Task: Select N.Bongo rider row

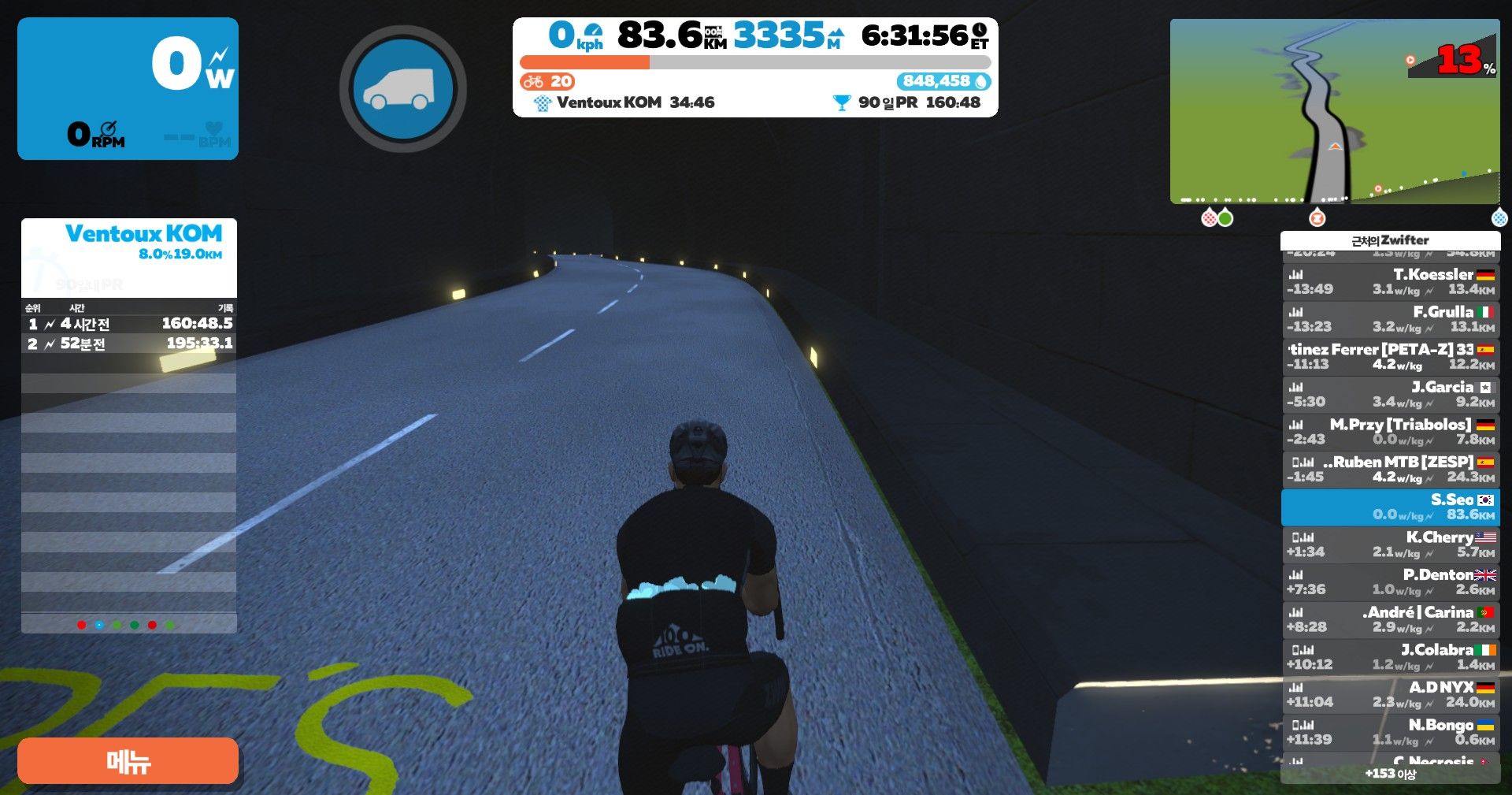Action: tap(1390, 732)
